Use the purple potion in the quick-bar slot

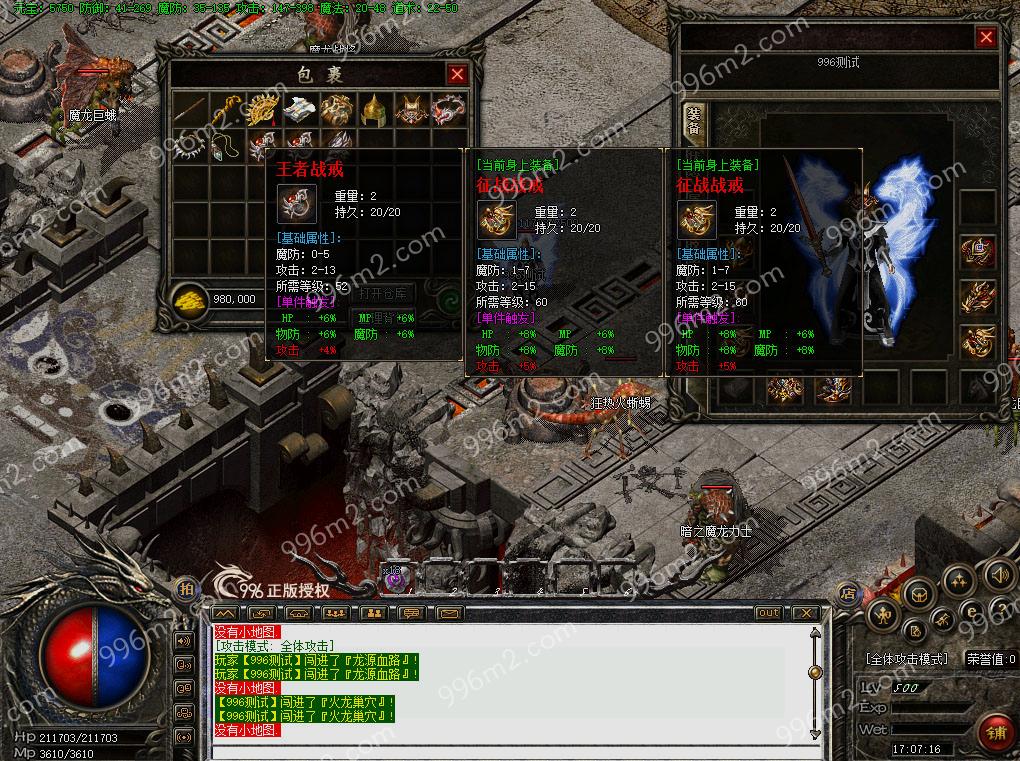pyautogui.click(x=395, y=578)
